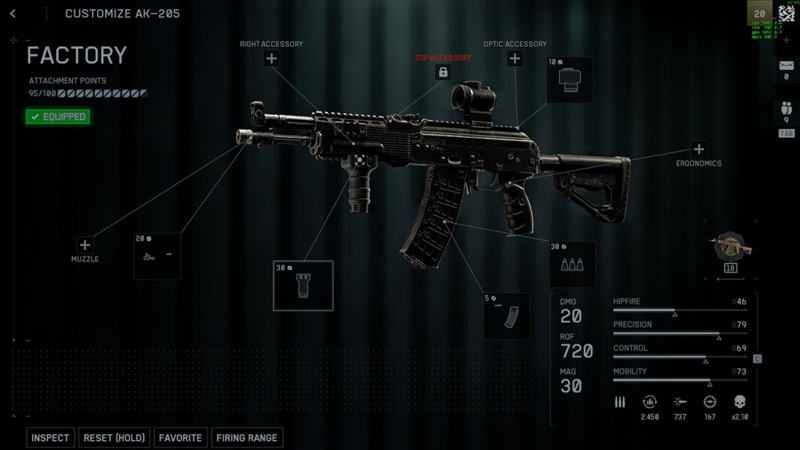800x450 pixels.
Task: Add an Optic Accessory attachment
Action: tap(515, 59)
